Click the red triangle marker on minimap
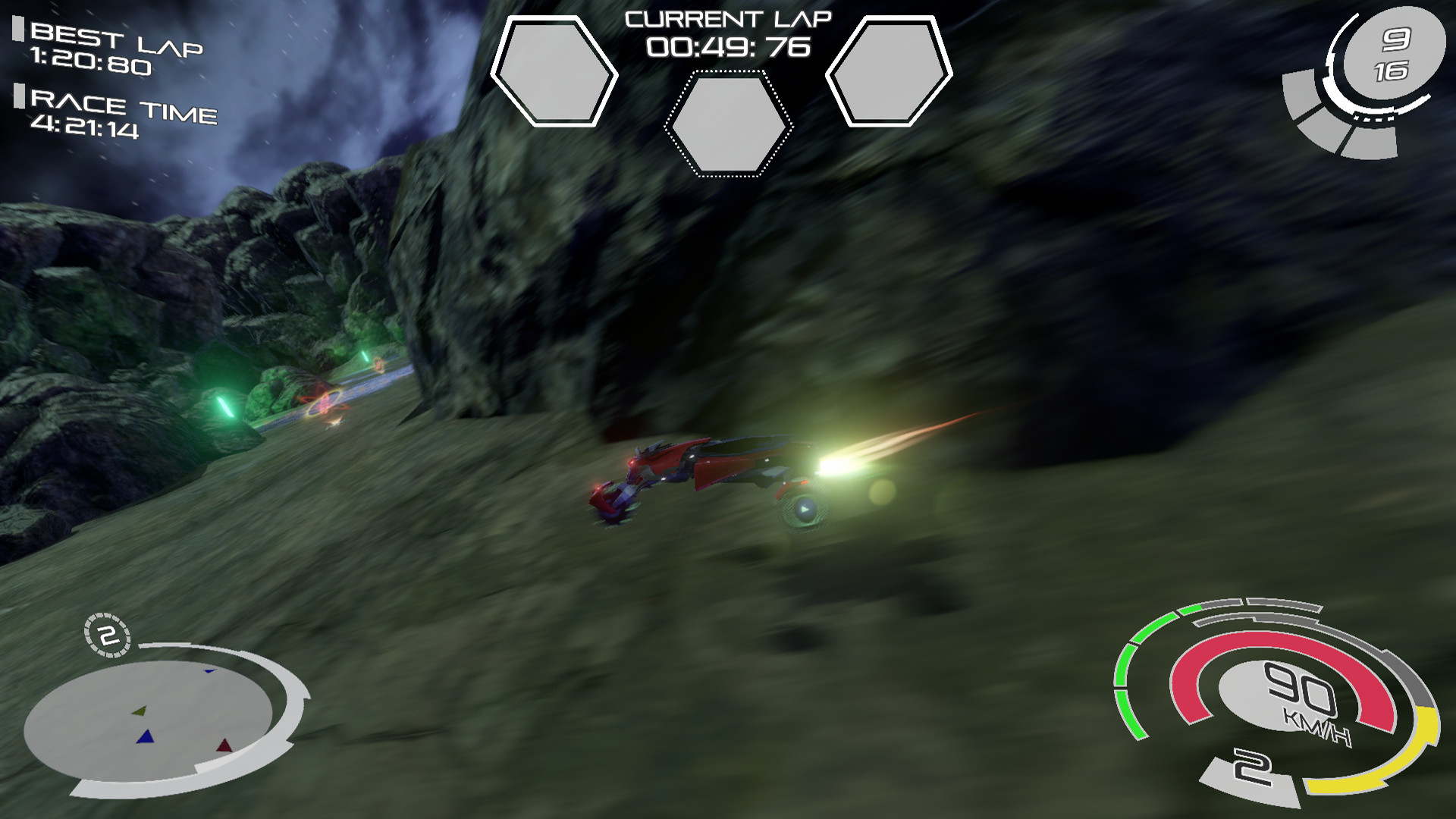The width and height of the screenshot is (1456, 819). click(224, 745)
